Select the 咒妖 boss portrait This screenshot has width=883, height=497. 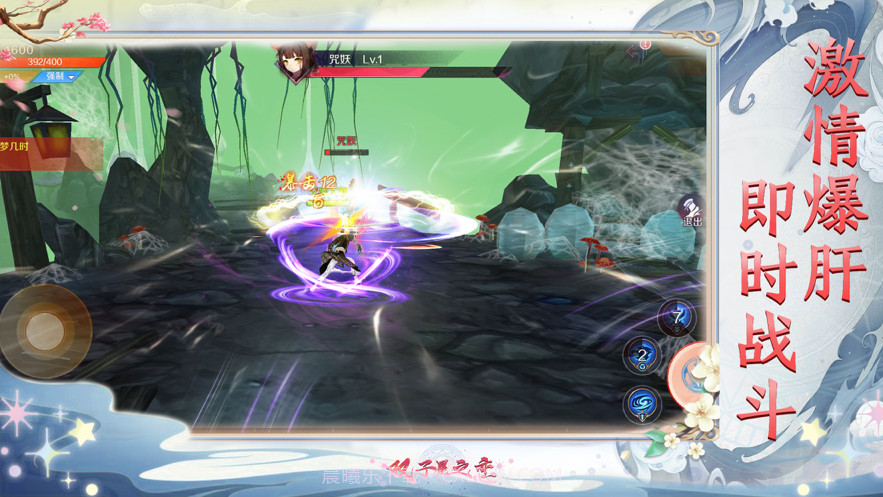(x=292, y=63)
